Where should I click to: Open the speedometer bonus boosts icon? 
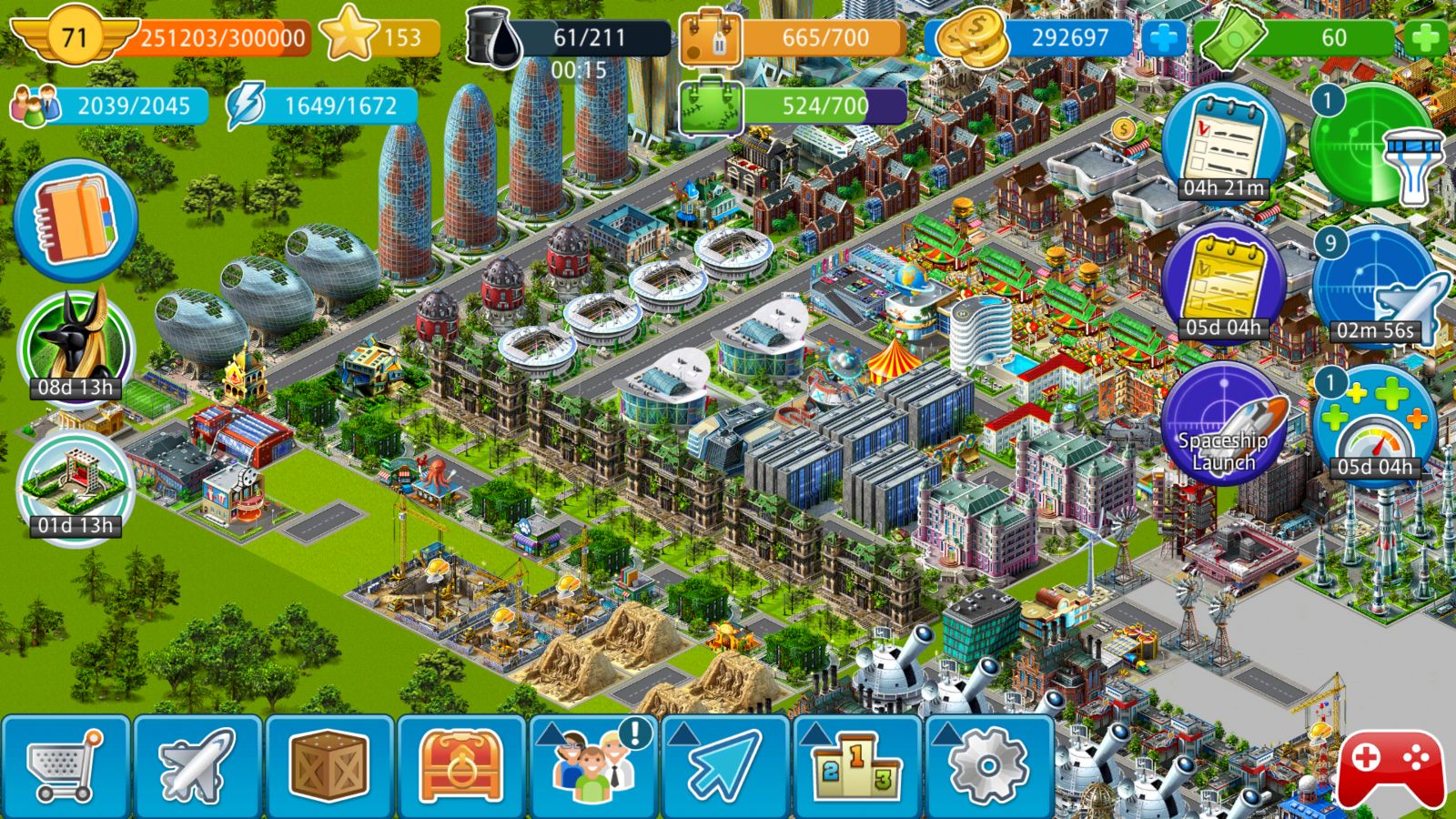point(1374,425)
